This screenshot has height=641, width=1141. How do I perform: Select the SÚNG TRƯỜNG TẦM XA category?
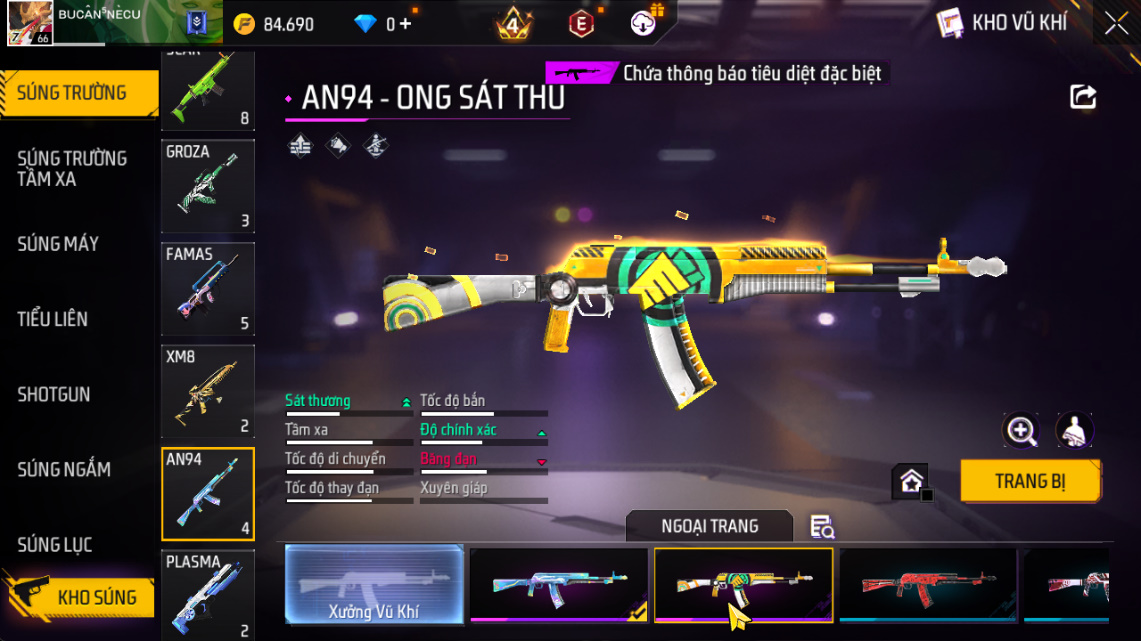[72, 169]
